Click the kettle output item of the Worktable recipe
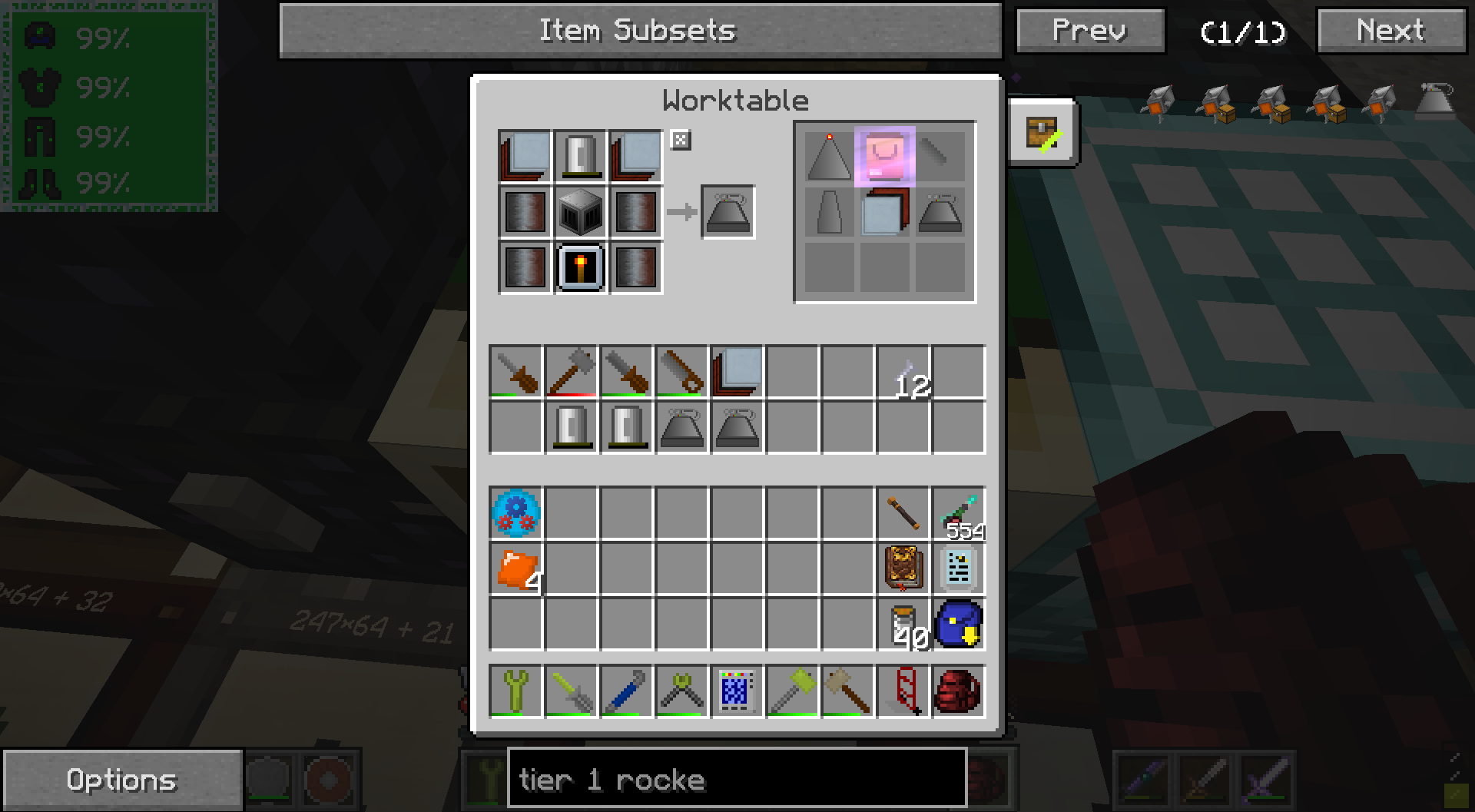Viewport: 1475px width, 812px height. click(727, 213)
